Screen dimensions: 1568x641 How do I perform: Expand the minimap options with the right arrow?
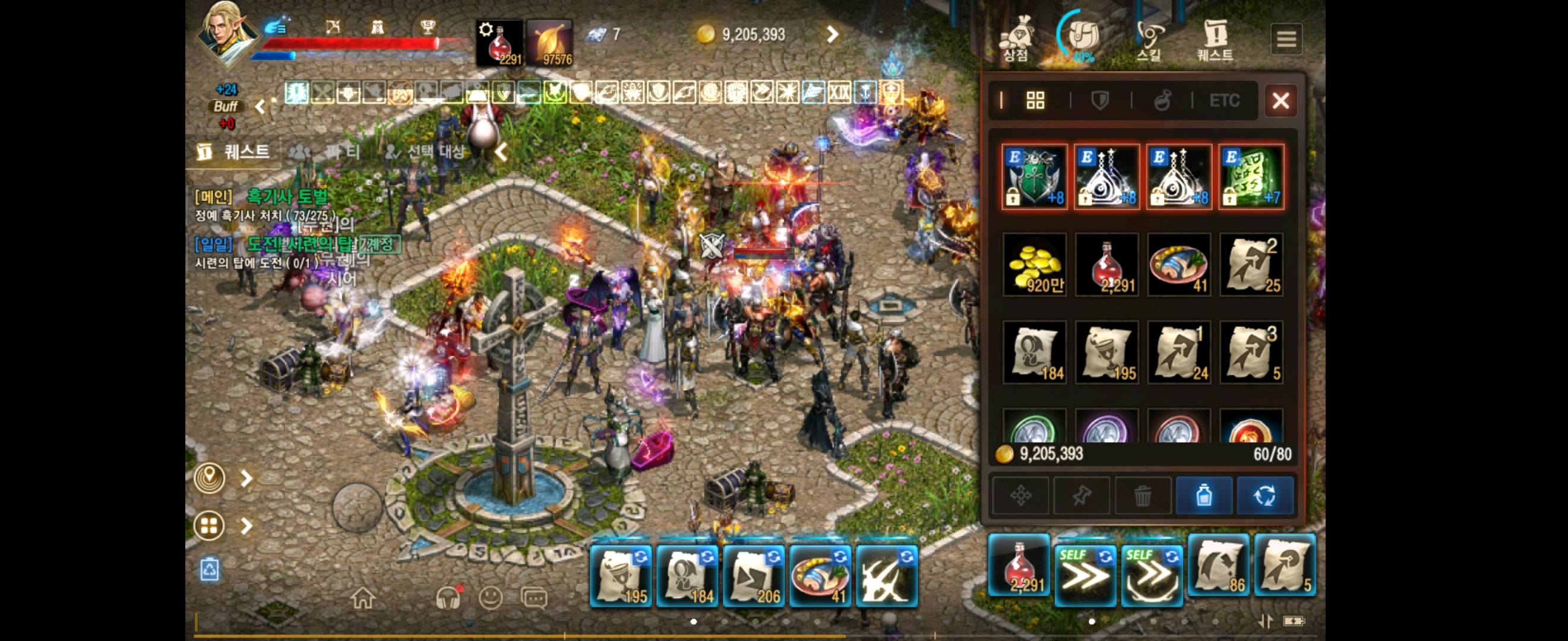click(x=247, y=478)
